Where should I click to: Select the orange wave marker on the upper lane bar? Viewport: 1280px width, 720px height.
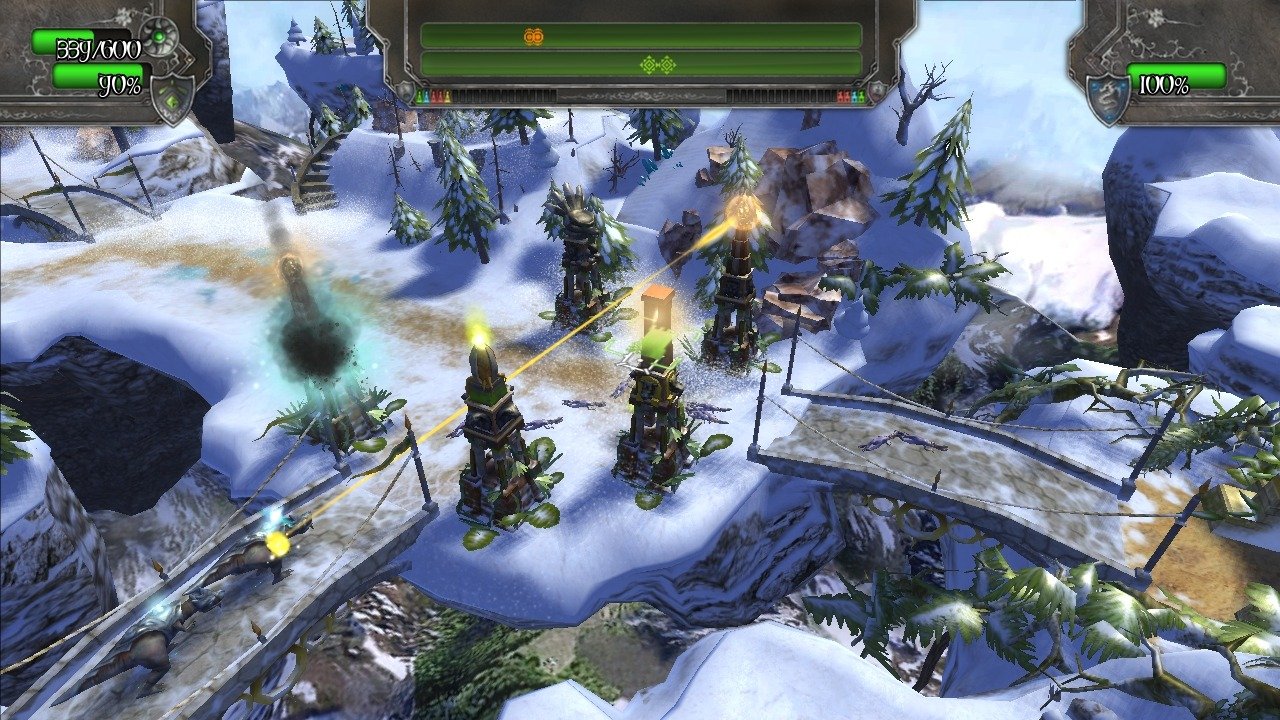[x=533, y=37]
